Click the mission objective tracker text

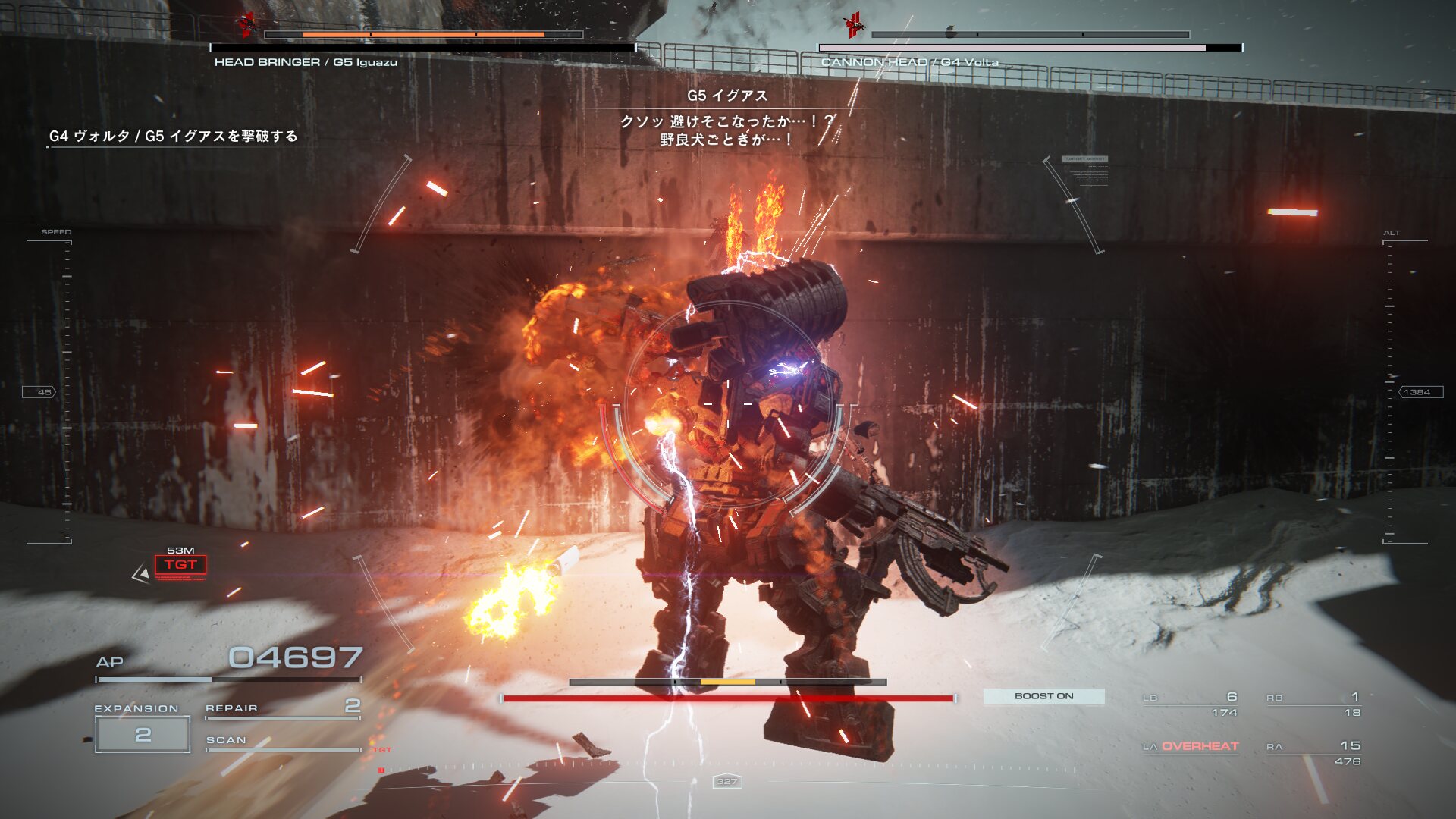(x=174, y=136)
